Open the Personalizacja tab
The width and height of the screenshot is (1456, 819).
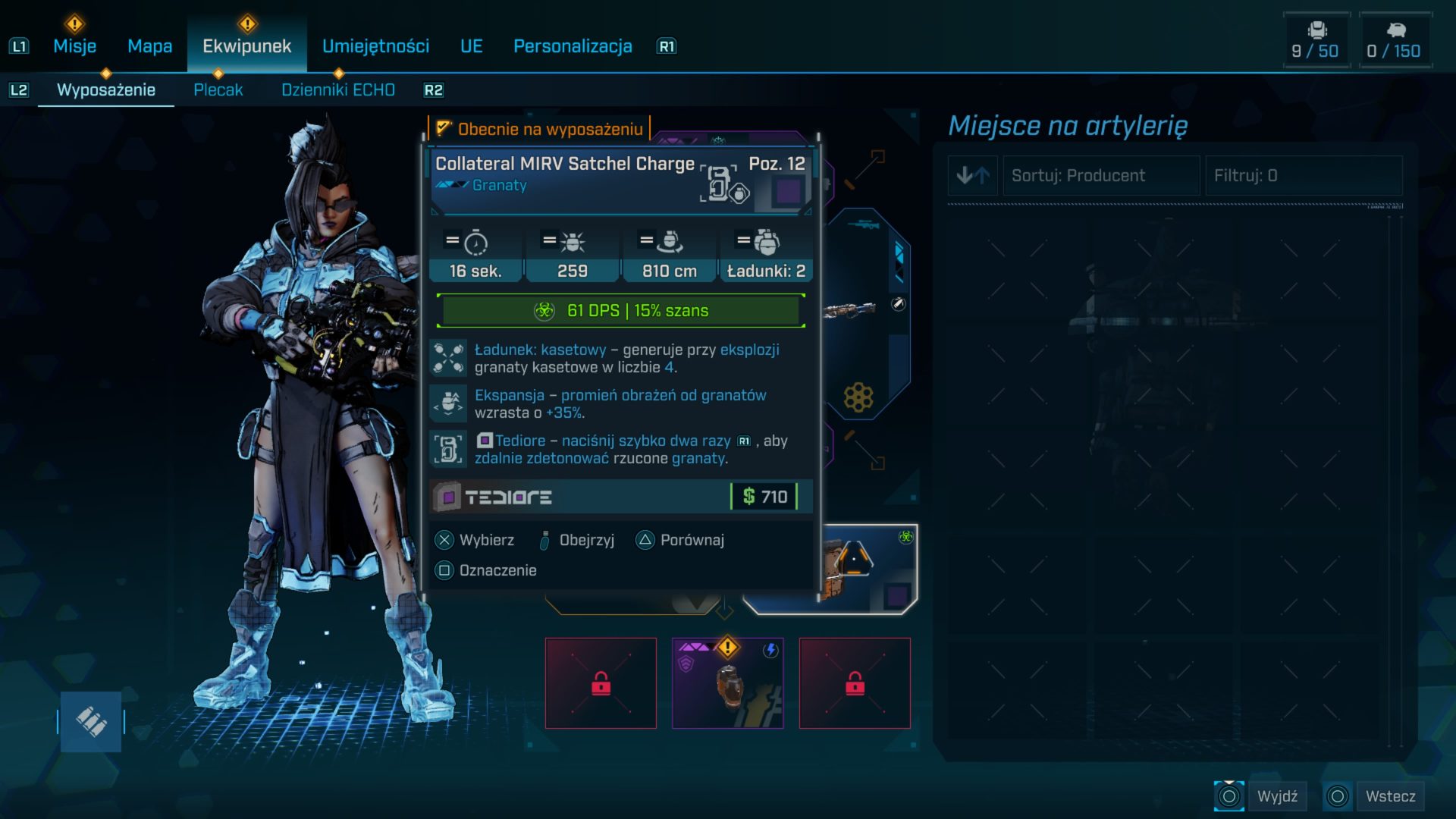pos(573,46)
